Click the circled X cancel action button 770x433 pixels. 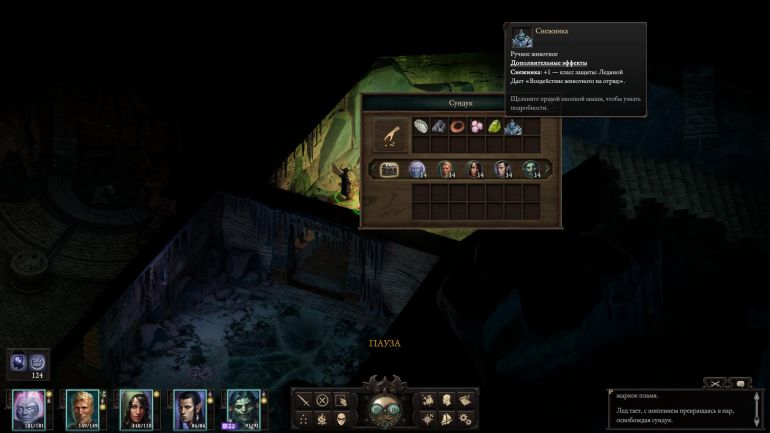point(323,400)
